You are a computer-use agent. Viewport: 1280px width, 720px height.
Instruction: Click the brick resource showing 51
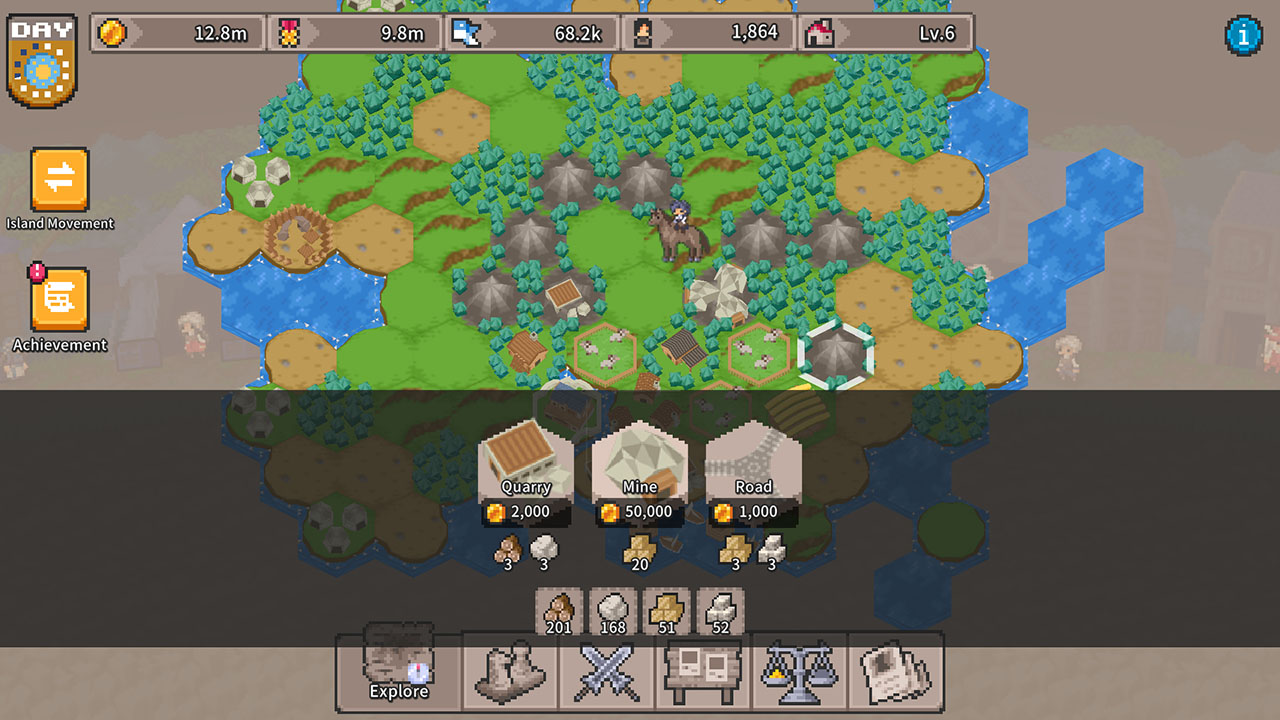point(665,611)
